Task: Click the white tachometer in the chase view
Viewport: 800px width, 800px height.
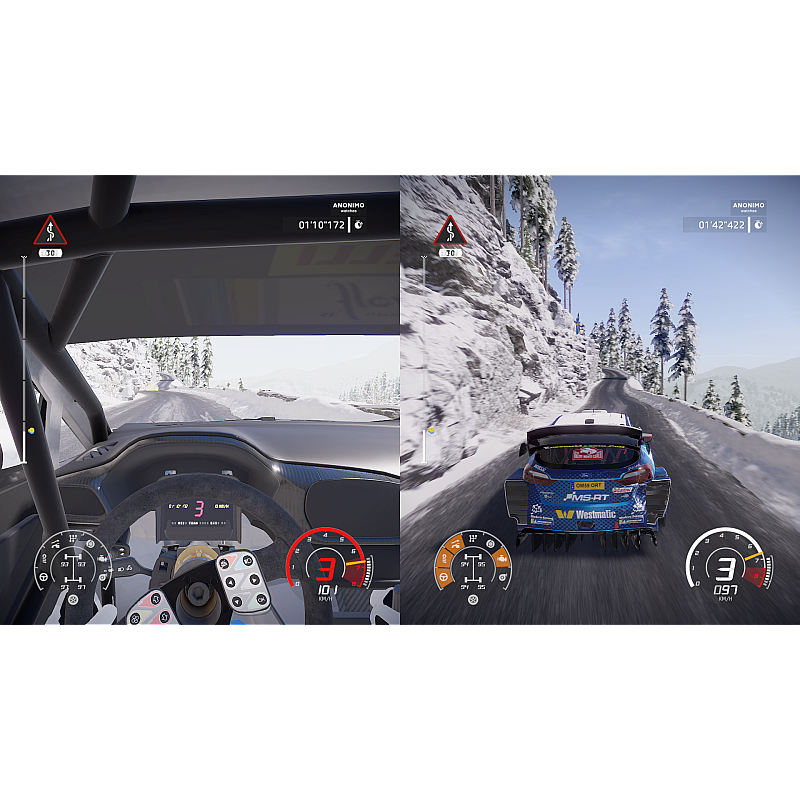Action: pyautogui.click(x=728, y=567)
